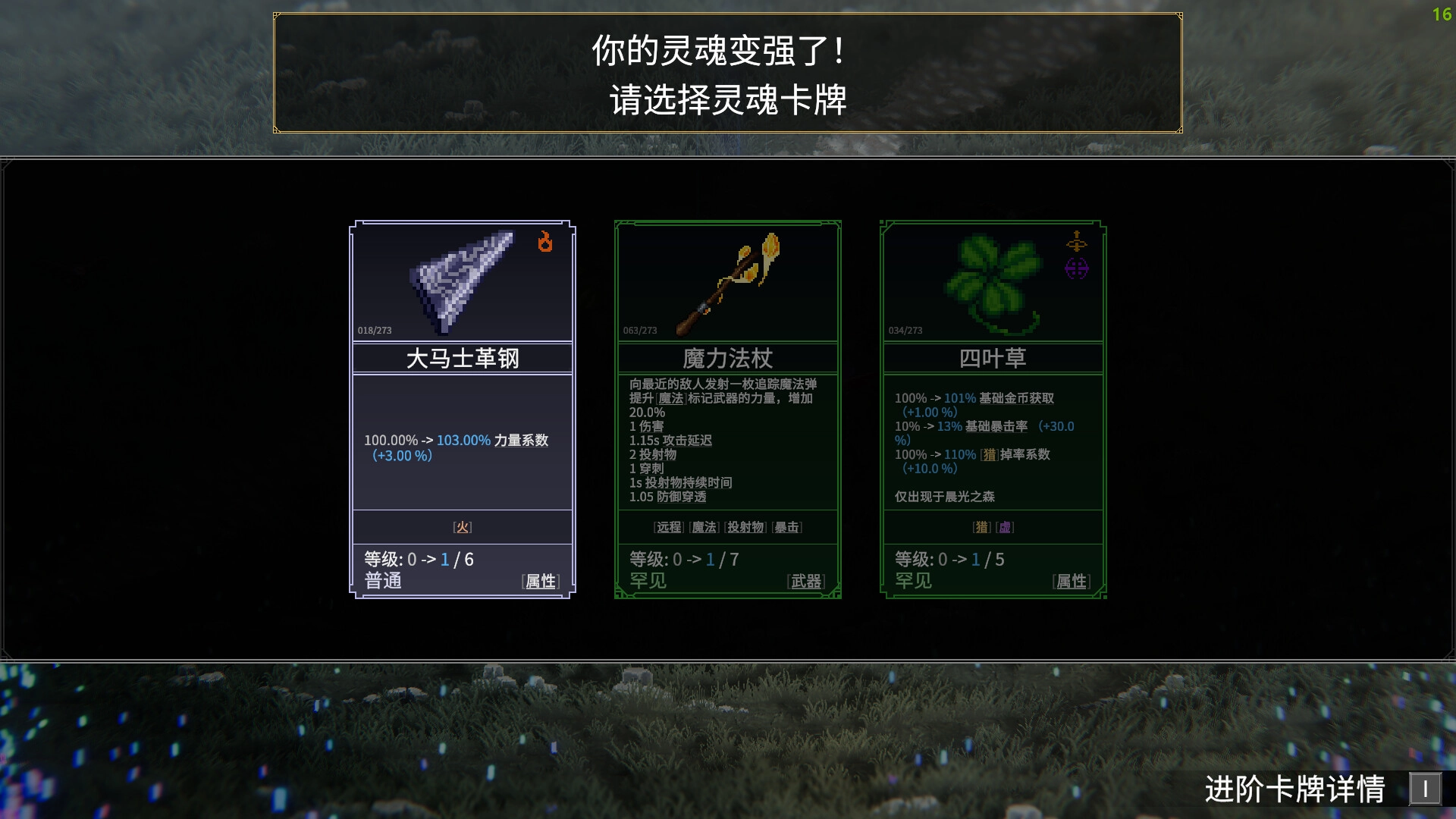Viewport: 1456px width, 819px height.
Task: Click the golden cross icon on the clover card
Action: [x=1078, y=243]
